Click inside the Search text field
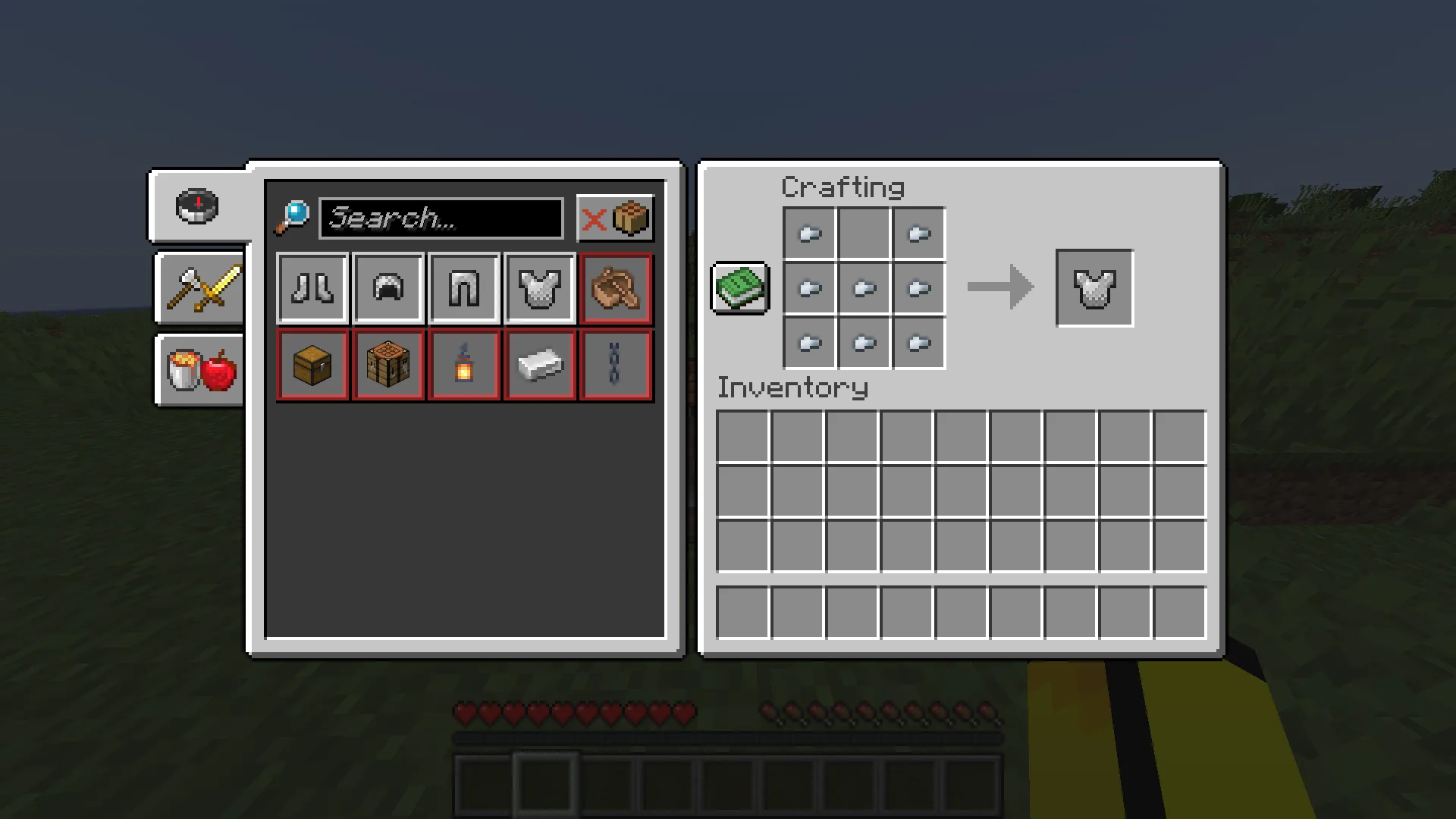The width and height of the screenshot is (1456, 819). [x=442, y=219]
